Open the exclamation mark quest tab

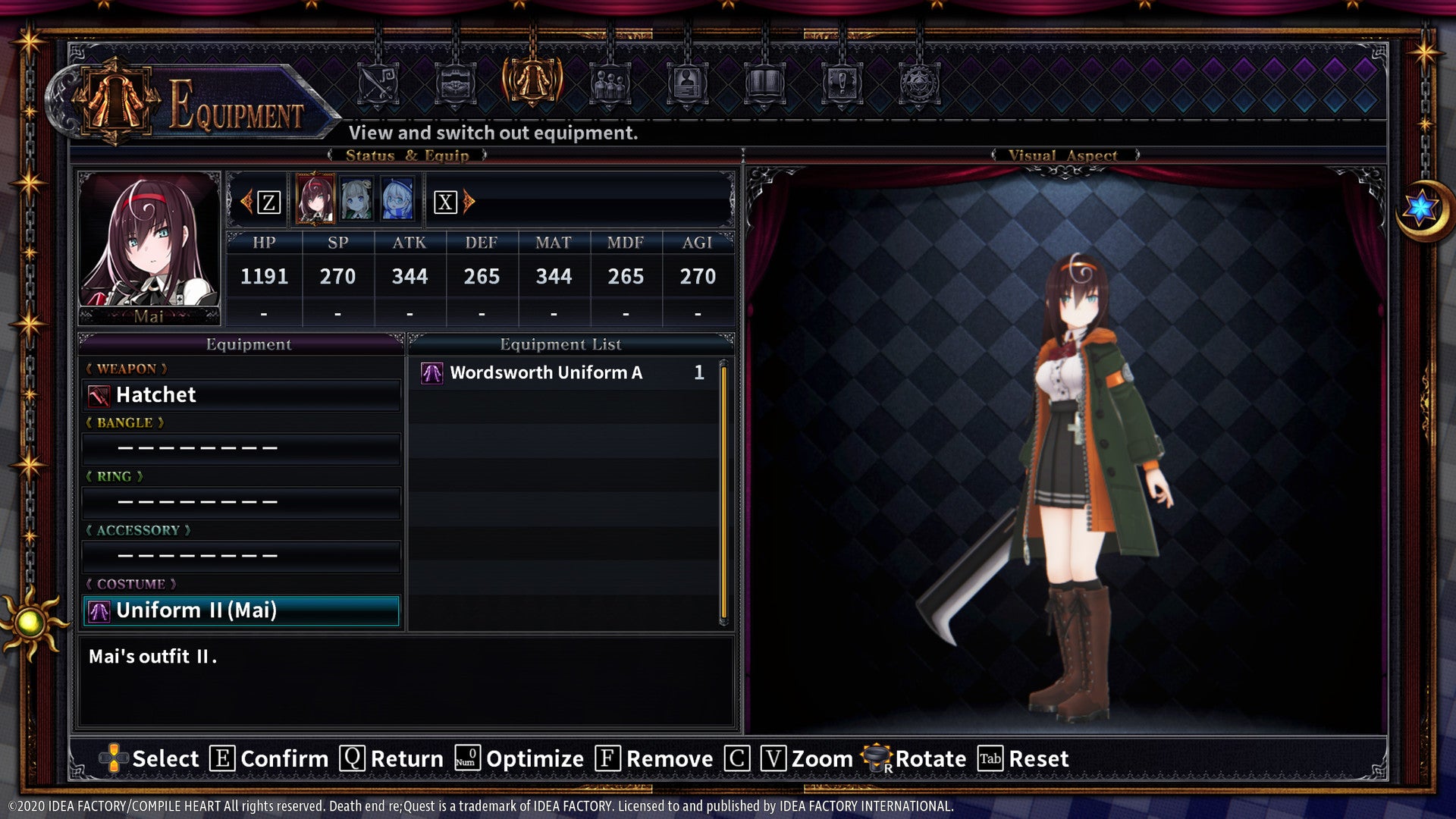pyautogui.click(x=842, y=83)
